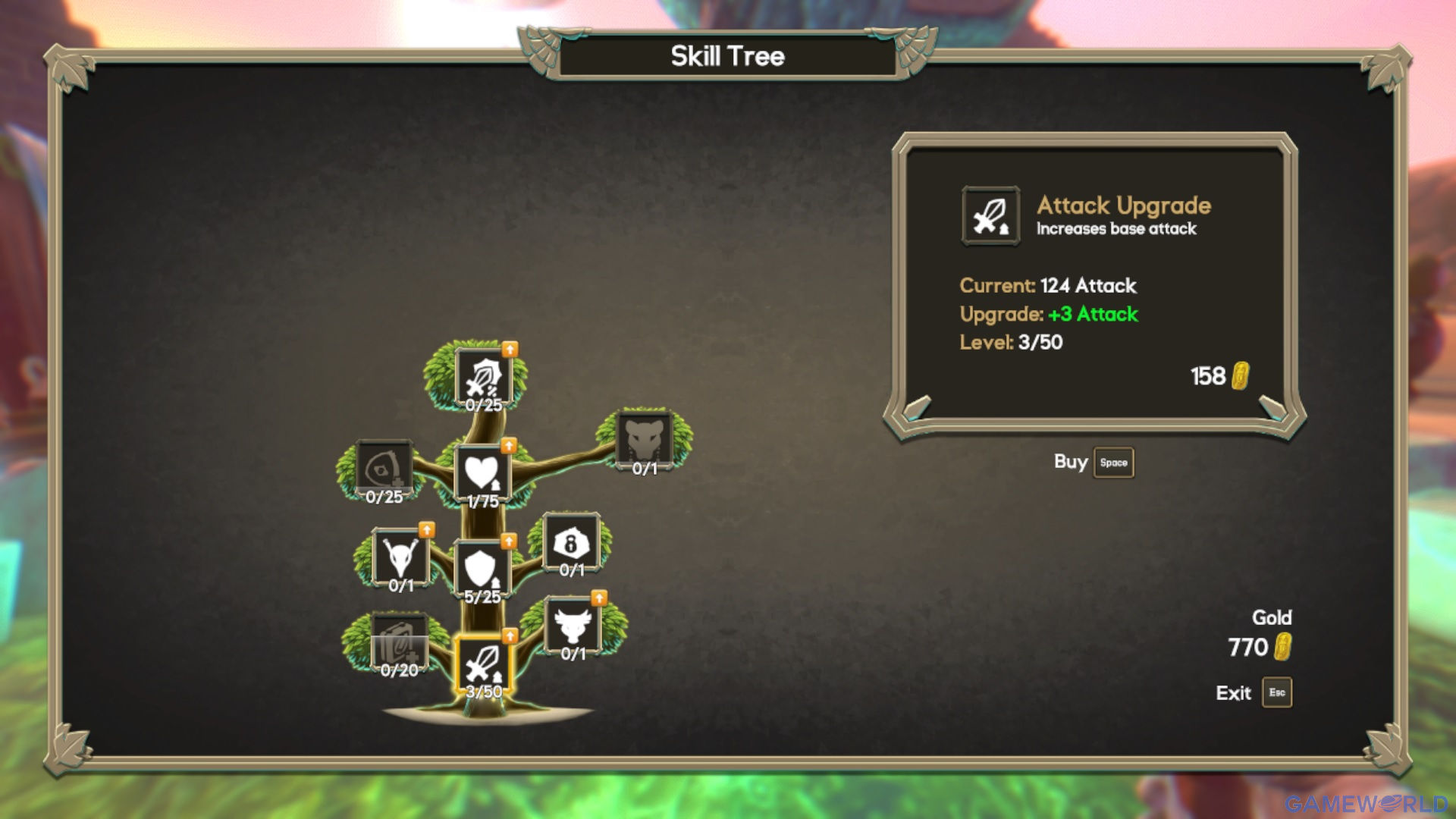Screen dimensions: 1456x819
Task: Select the winged bull head skill node
Action: pos(573,626)
